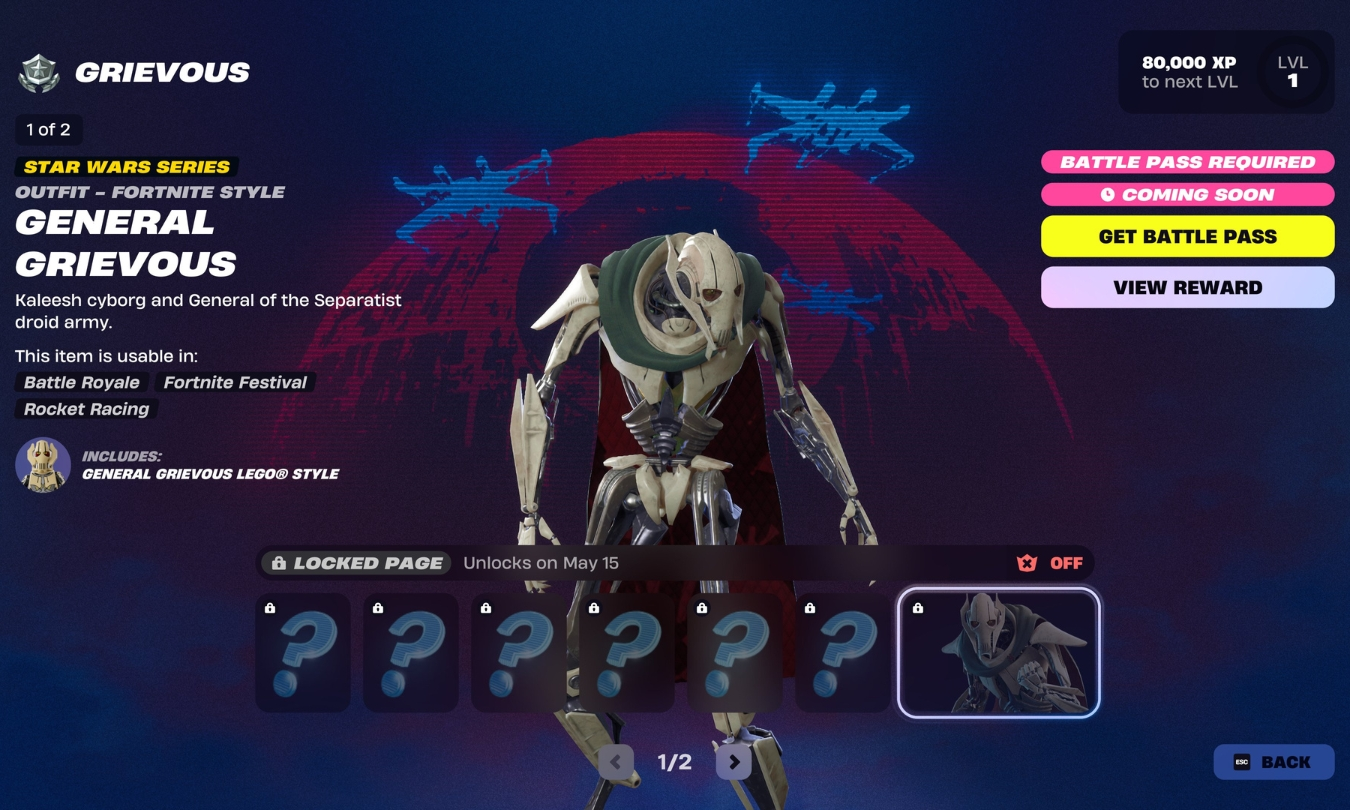
Task: Click the General Grievous LEGO Style includes icon
Action: [40, 465]
